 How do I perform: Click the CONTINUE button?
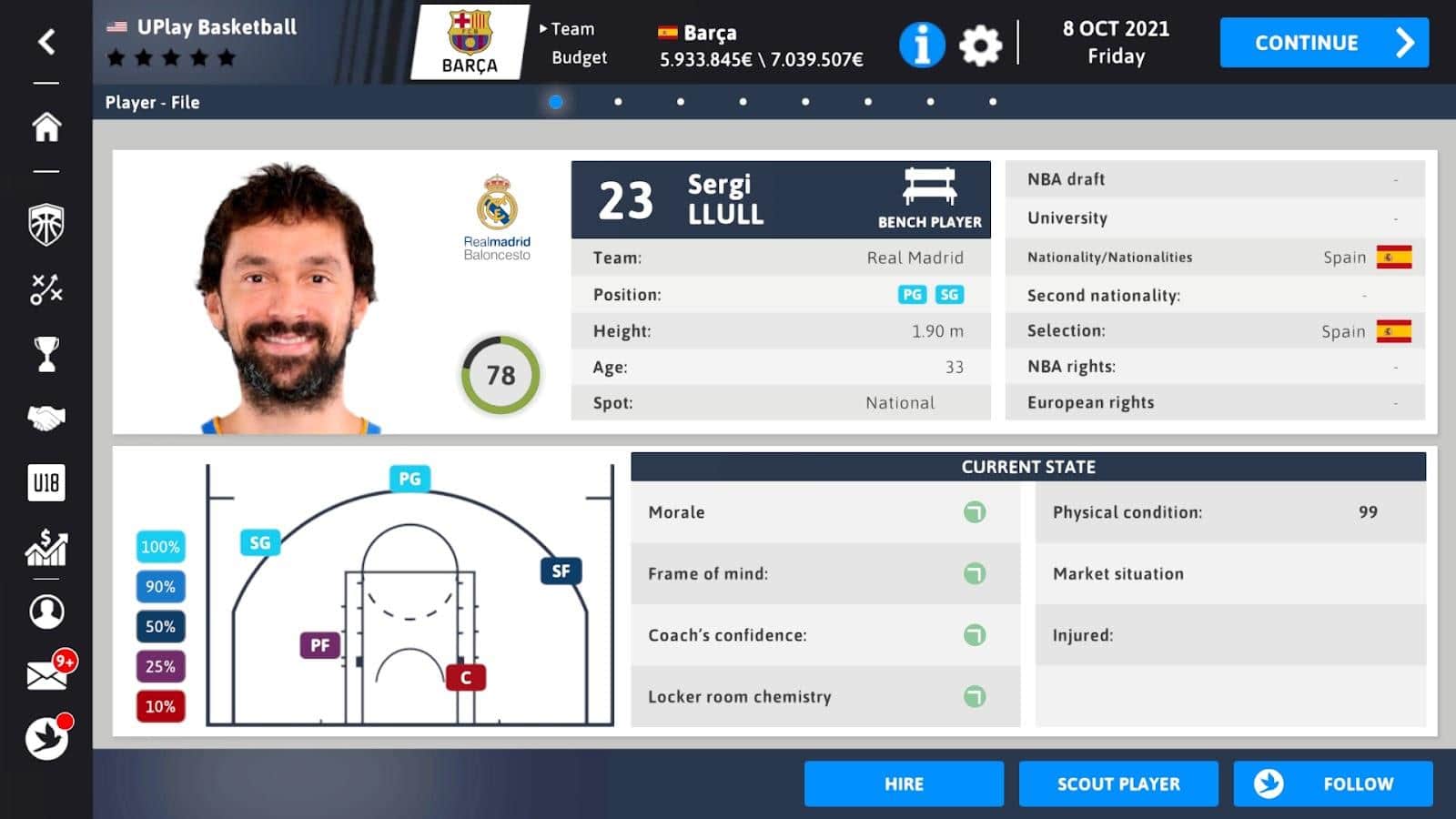[1323, 43]
